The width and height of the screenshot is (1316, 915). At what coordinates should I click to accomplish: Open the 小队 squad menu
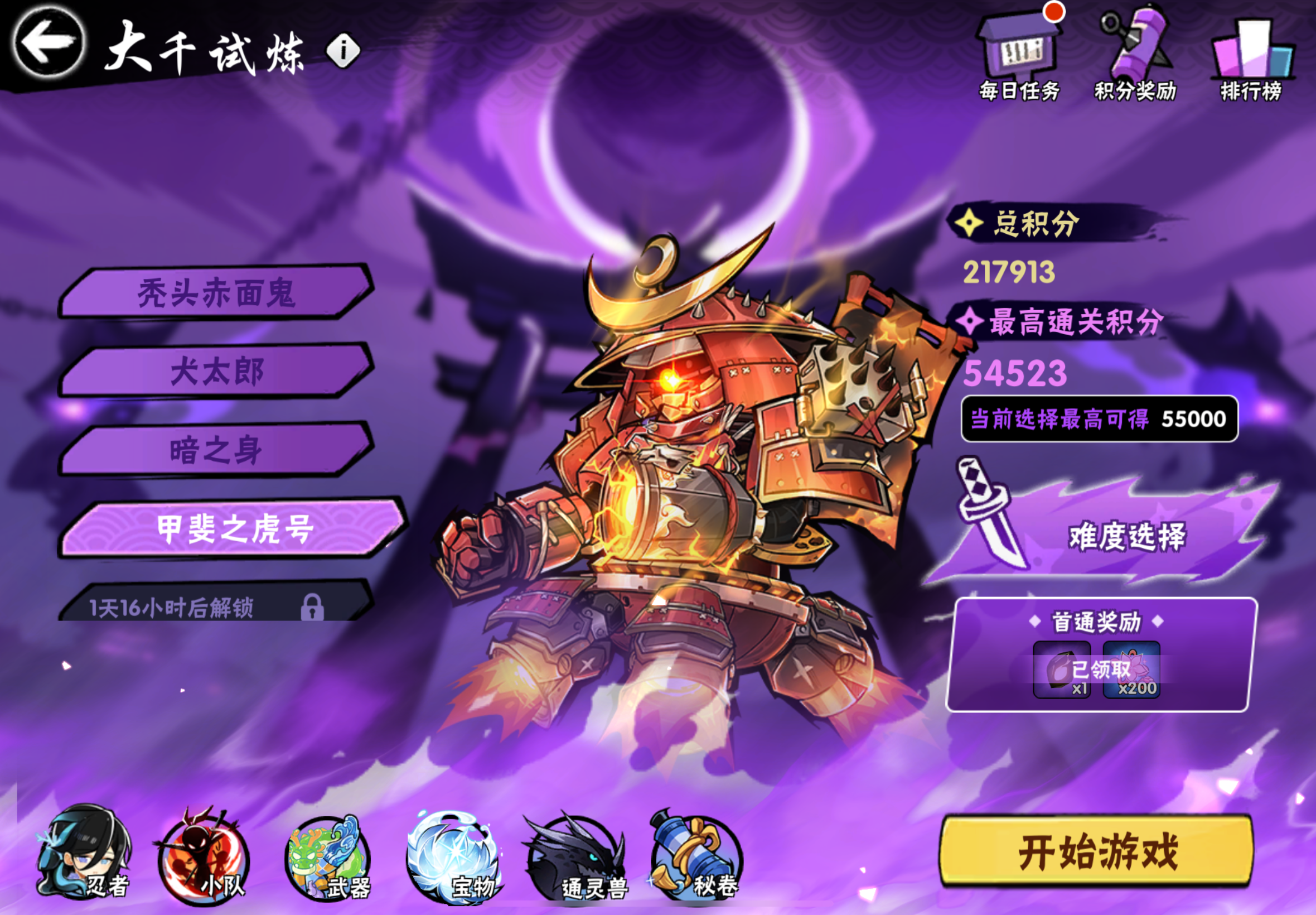coord(200,854)
